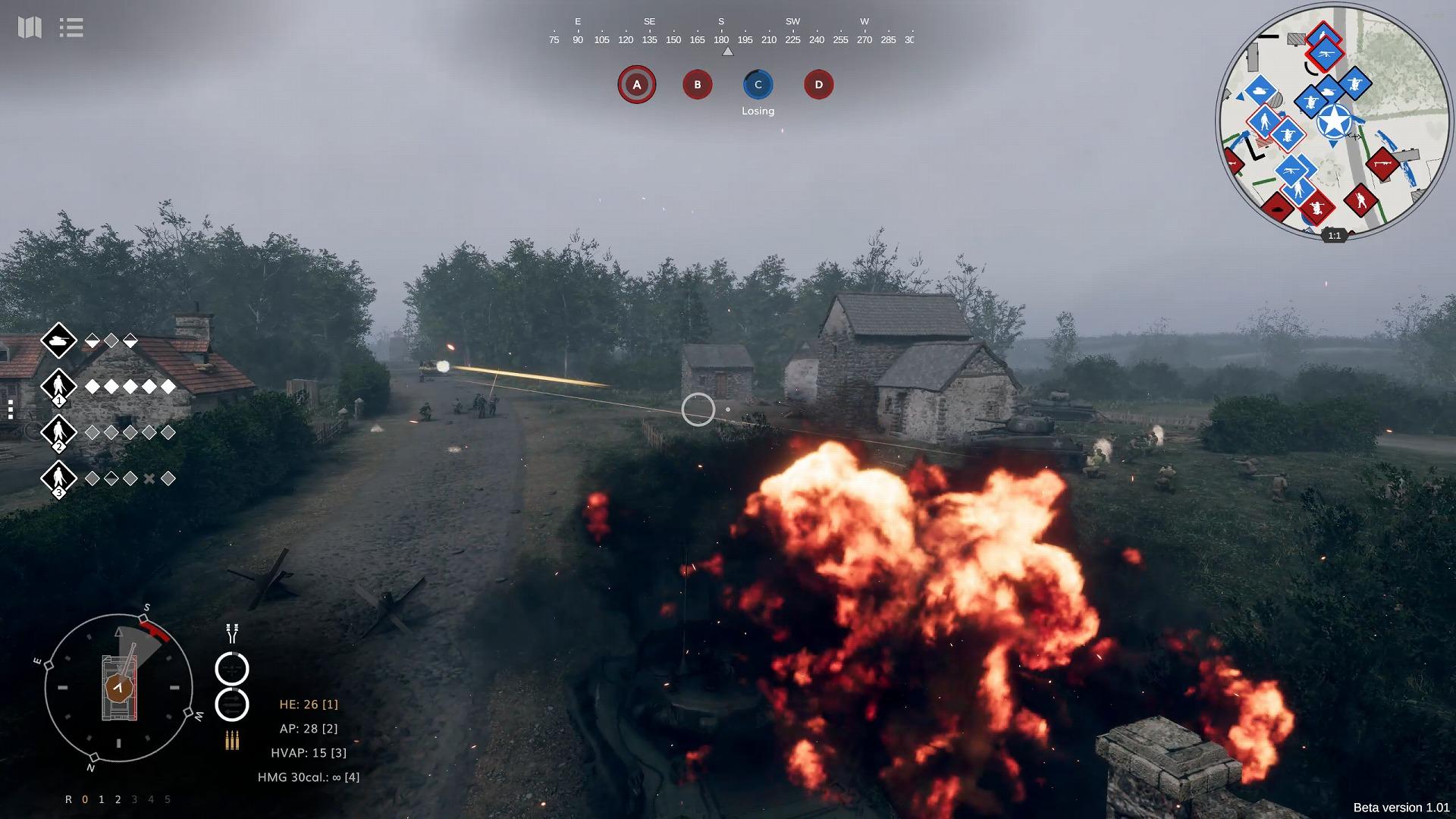The height and width of the screenshot is (819, 1456).
Task: Select infantry squad number 3
Action: (59, 478)
